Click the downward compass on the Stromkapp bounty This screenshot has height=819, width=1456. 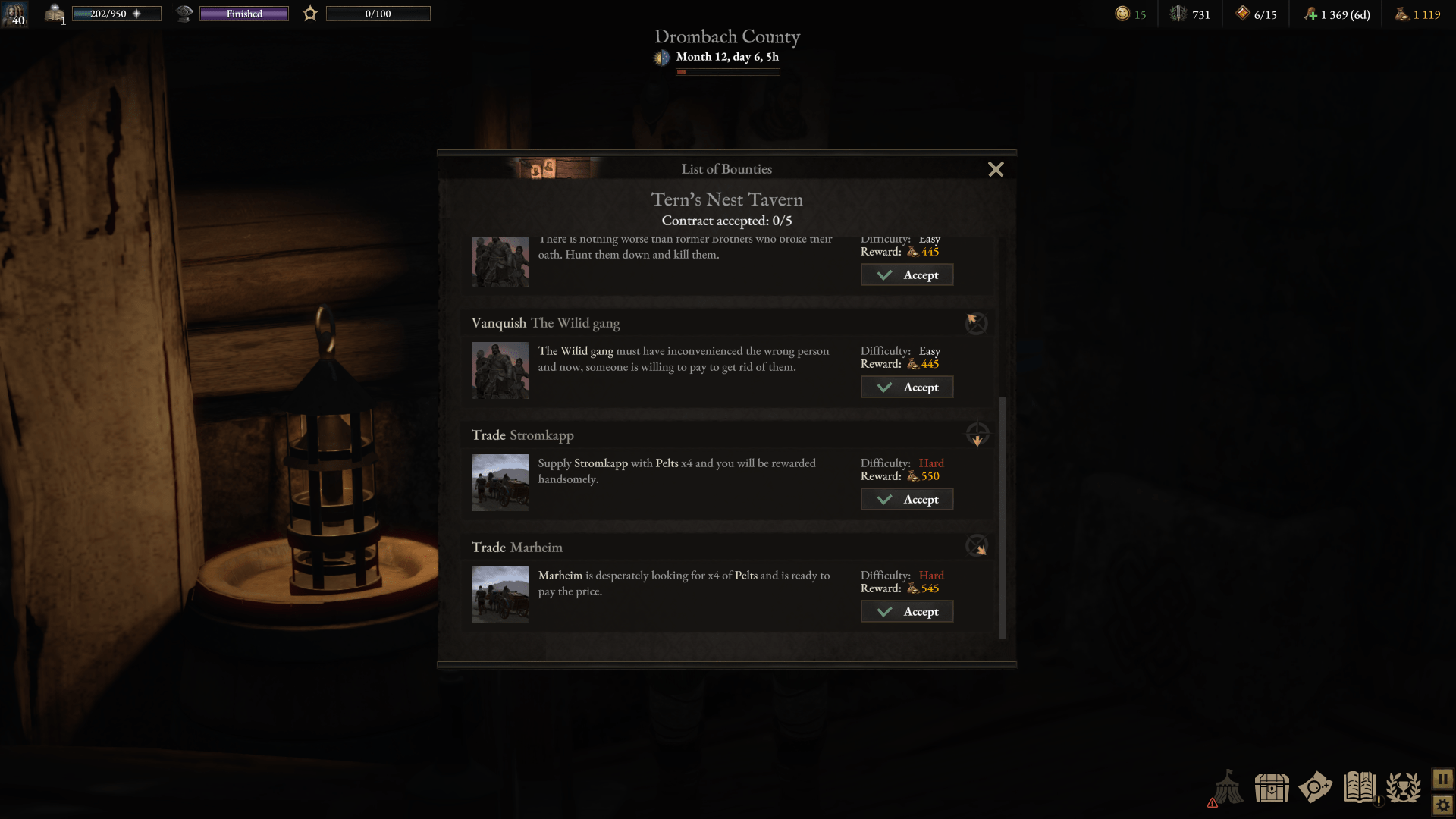click(977, 435)
